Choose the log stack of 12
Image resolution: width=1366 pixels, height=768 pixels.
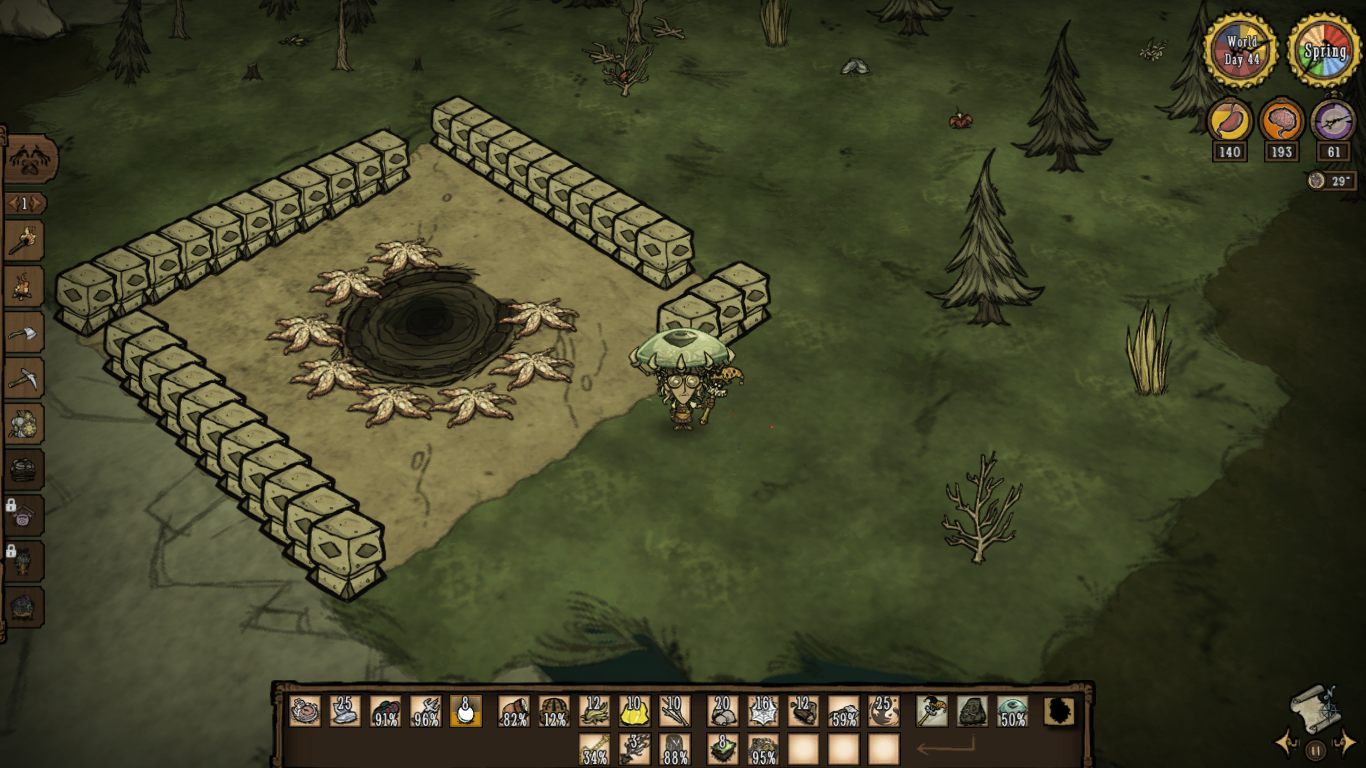[x=803, y=711]
